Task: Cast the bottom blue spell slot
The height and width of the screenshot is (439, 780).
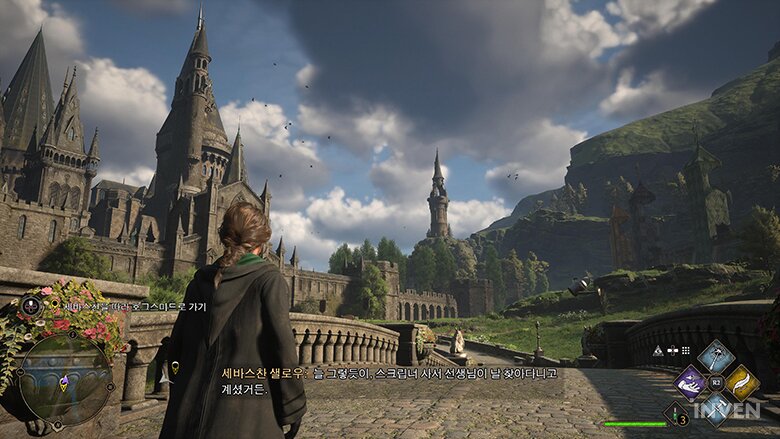Action: pyautogui.click(x=715, y=406)
